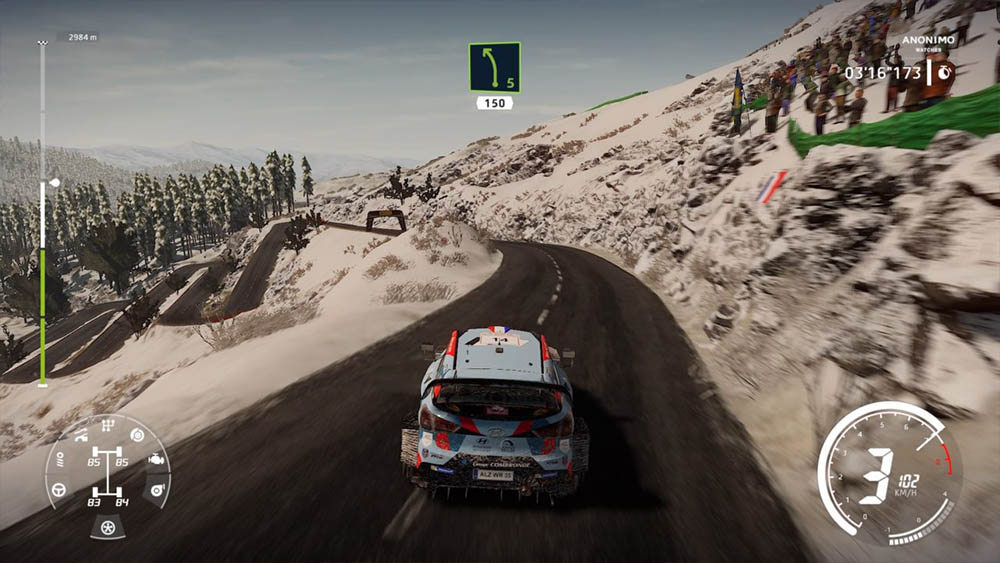Select the engine damage indicator icon
Viewport: 1000px width, 563px height.
(157, 460)
